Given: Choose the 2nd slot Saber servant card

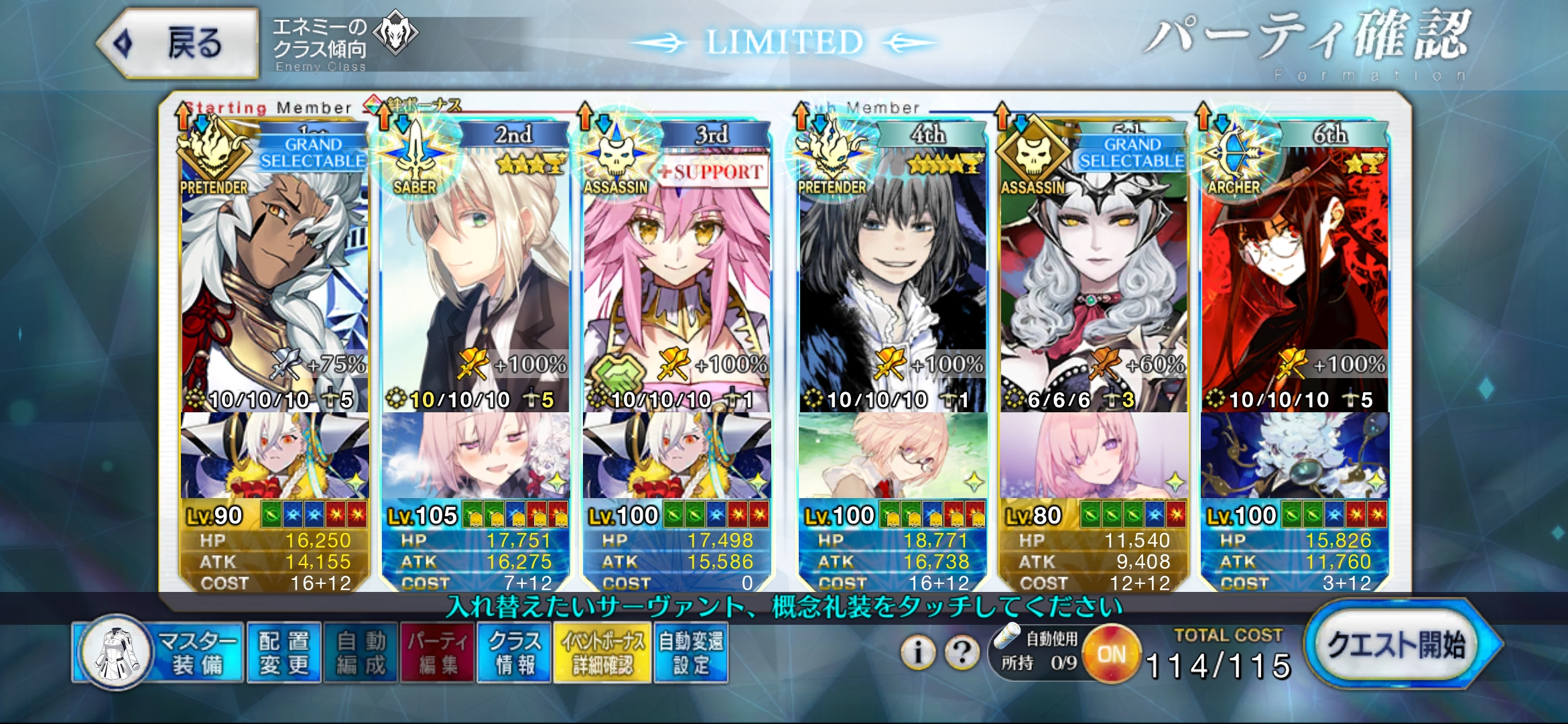Looking at the screenshot, I should tap(475, 268).
